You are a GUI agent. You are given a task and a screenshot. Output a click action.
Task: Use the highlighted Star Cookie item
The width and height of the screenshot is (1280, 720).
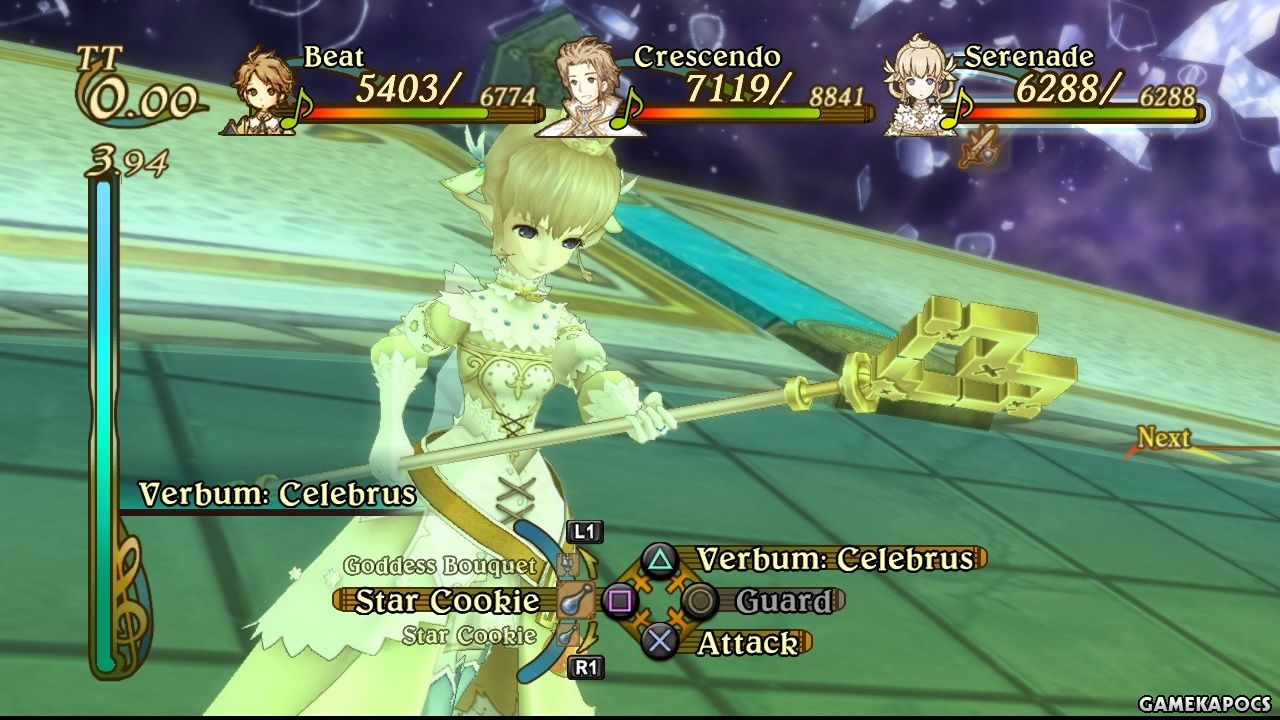tap(447, 601)
